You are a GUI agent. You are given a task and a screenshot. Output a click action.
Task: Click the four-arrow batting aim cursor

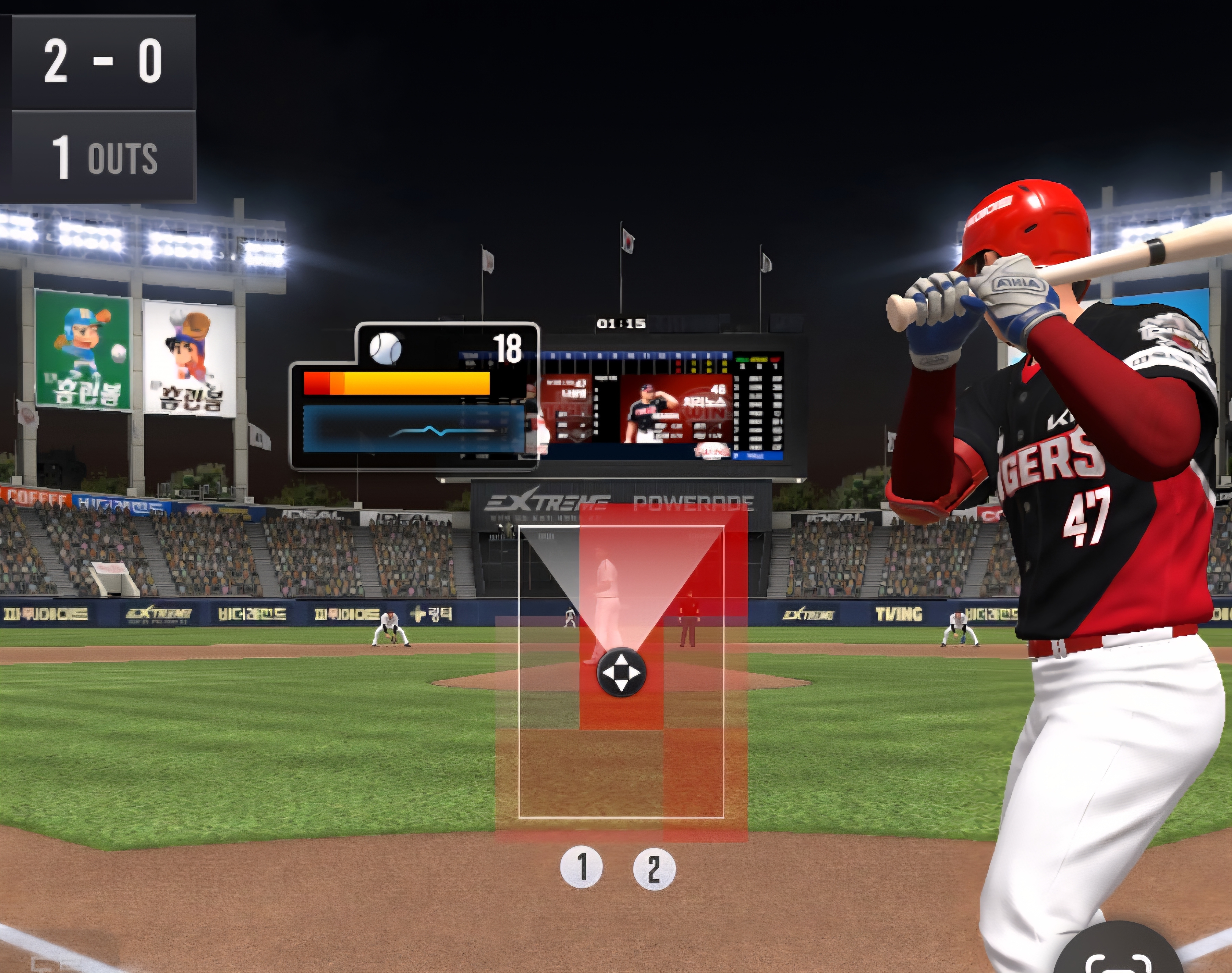tap(621, 672)
